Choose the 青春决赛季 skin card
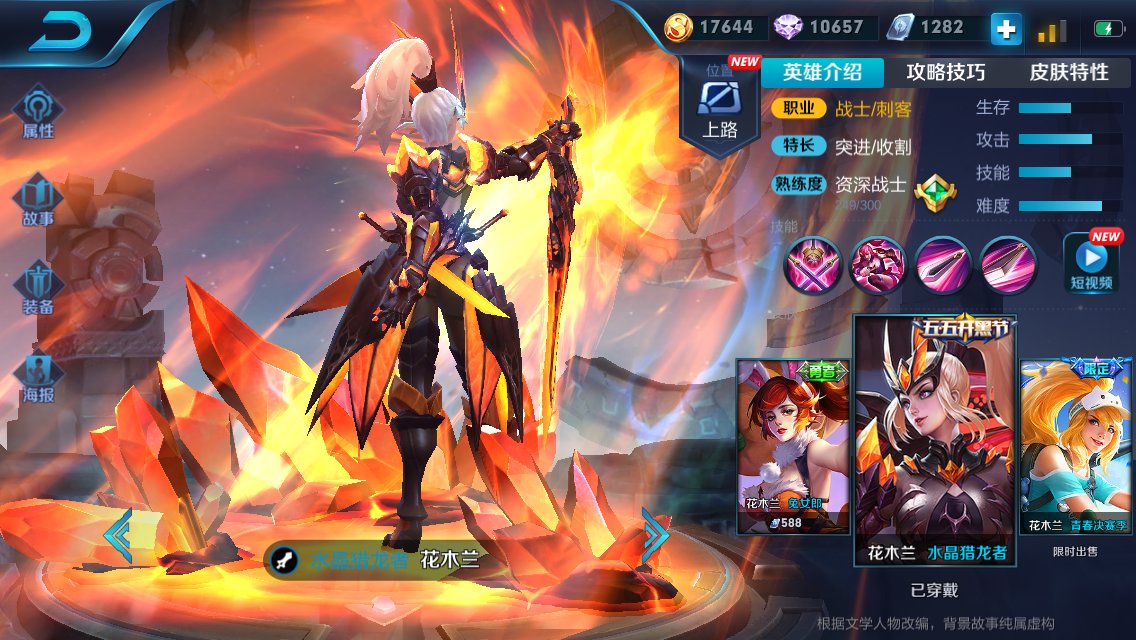 [x=1078, y=445]
